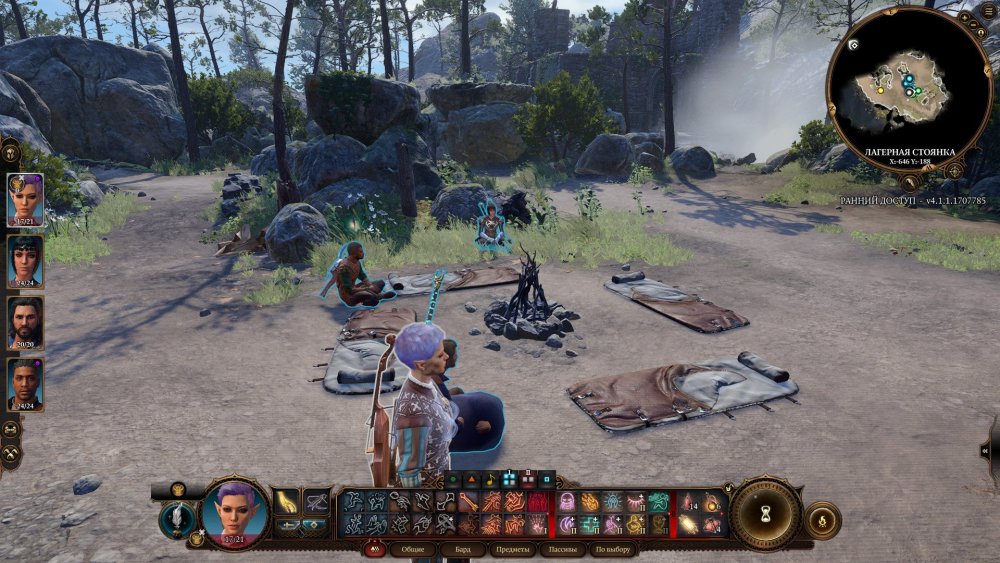Select the ranged crossbow weapon slot
This screenshot has height=563, width=1000.
(x=317, y=501)
